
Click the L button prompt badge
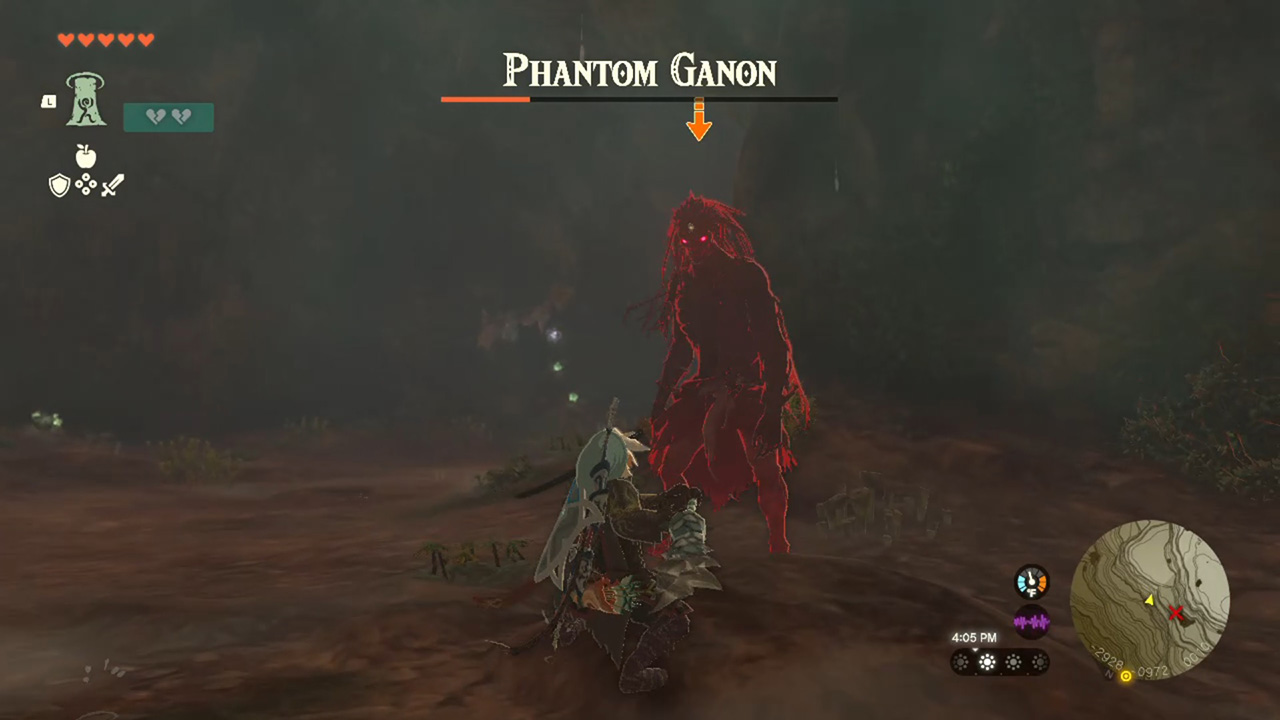click(49, 101)
